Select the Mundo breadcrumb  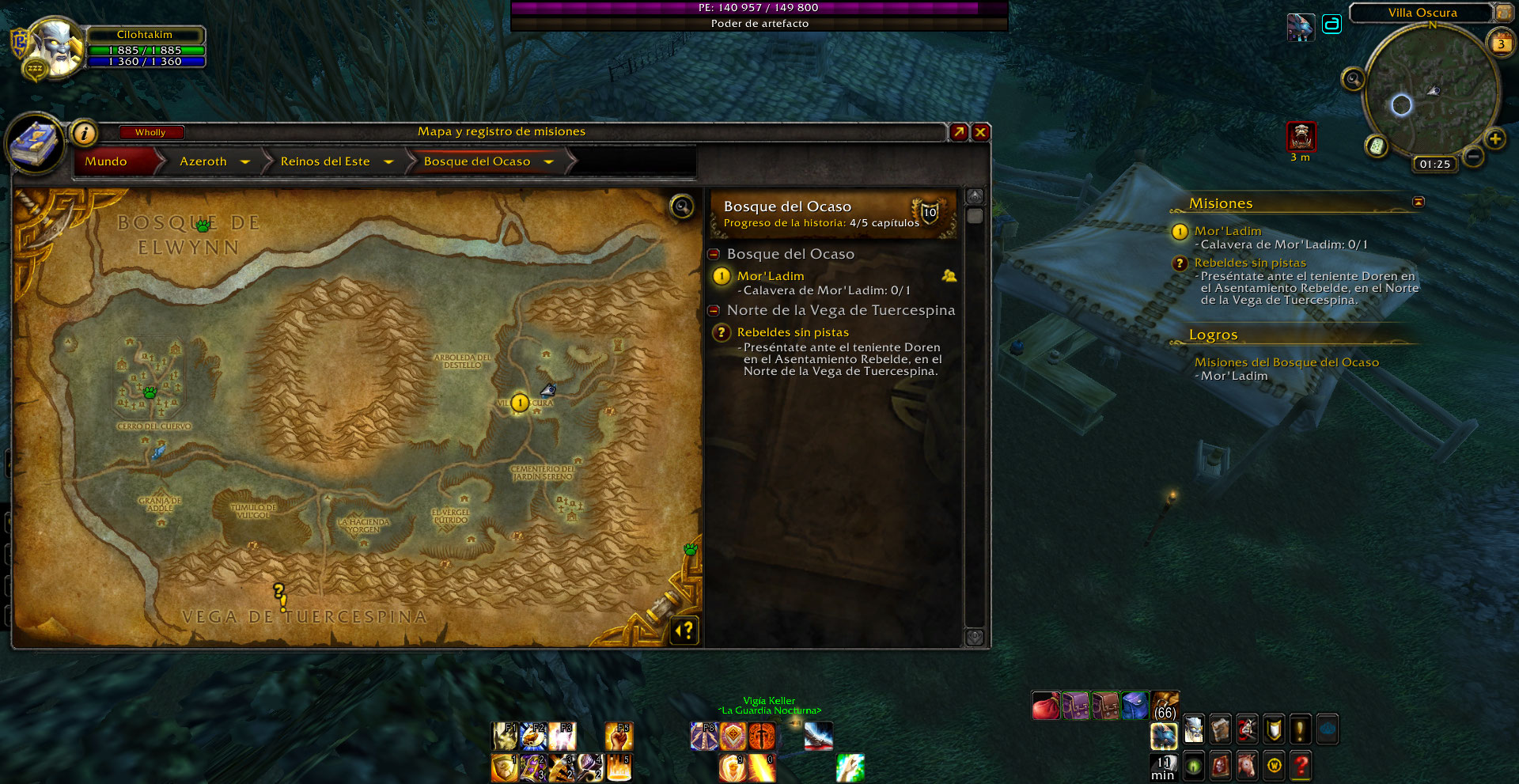pos(106,161)
